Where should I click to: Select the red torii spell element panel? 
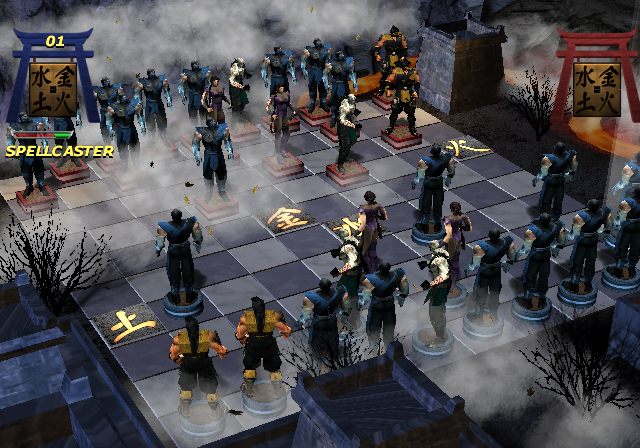(x=595, y=88)
